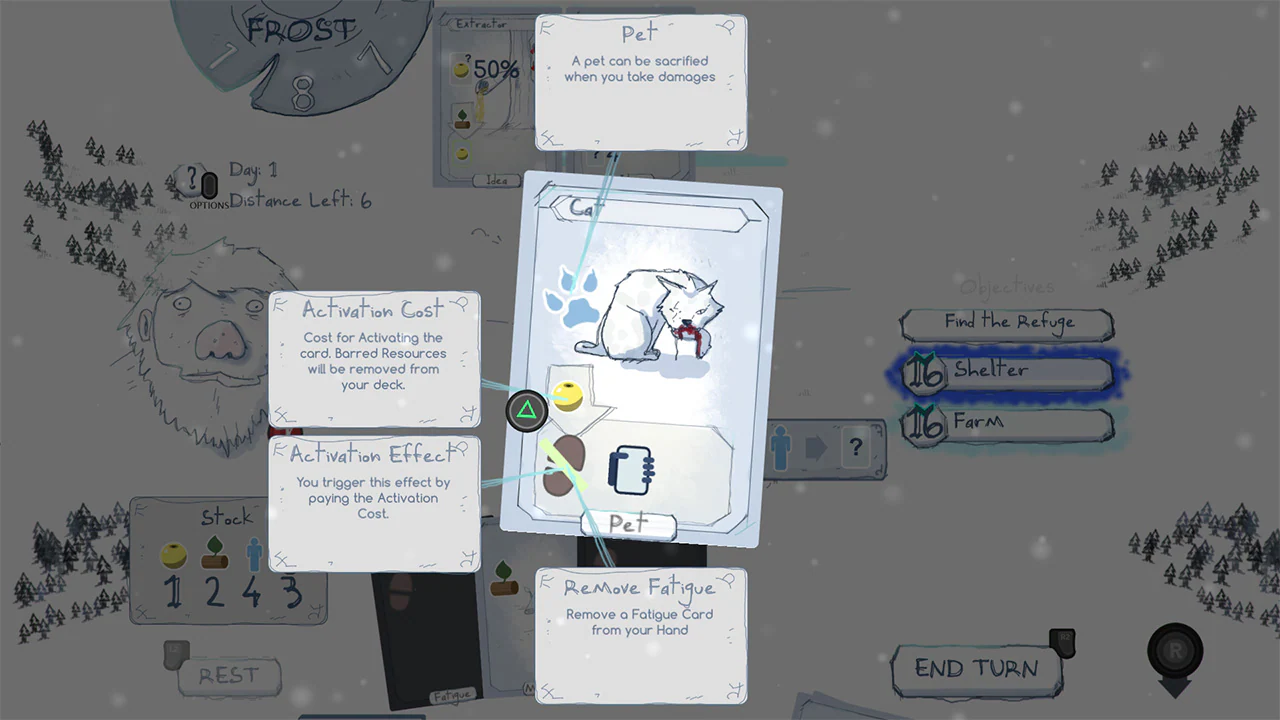
Task: Toggle the green triangle activation button on the Cat card
Action: [527, 410]
